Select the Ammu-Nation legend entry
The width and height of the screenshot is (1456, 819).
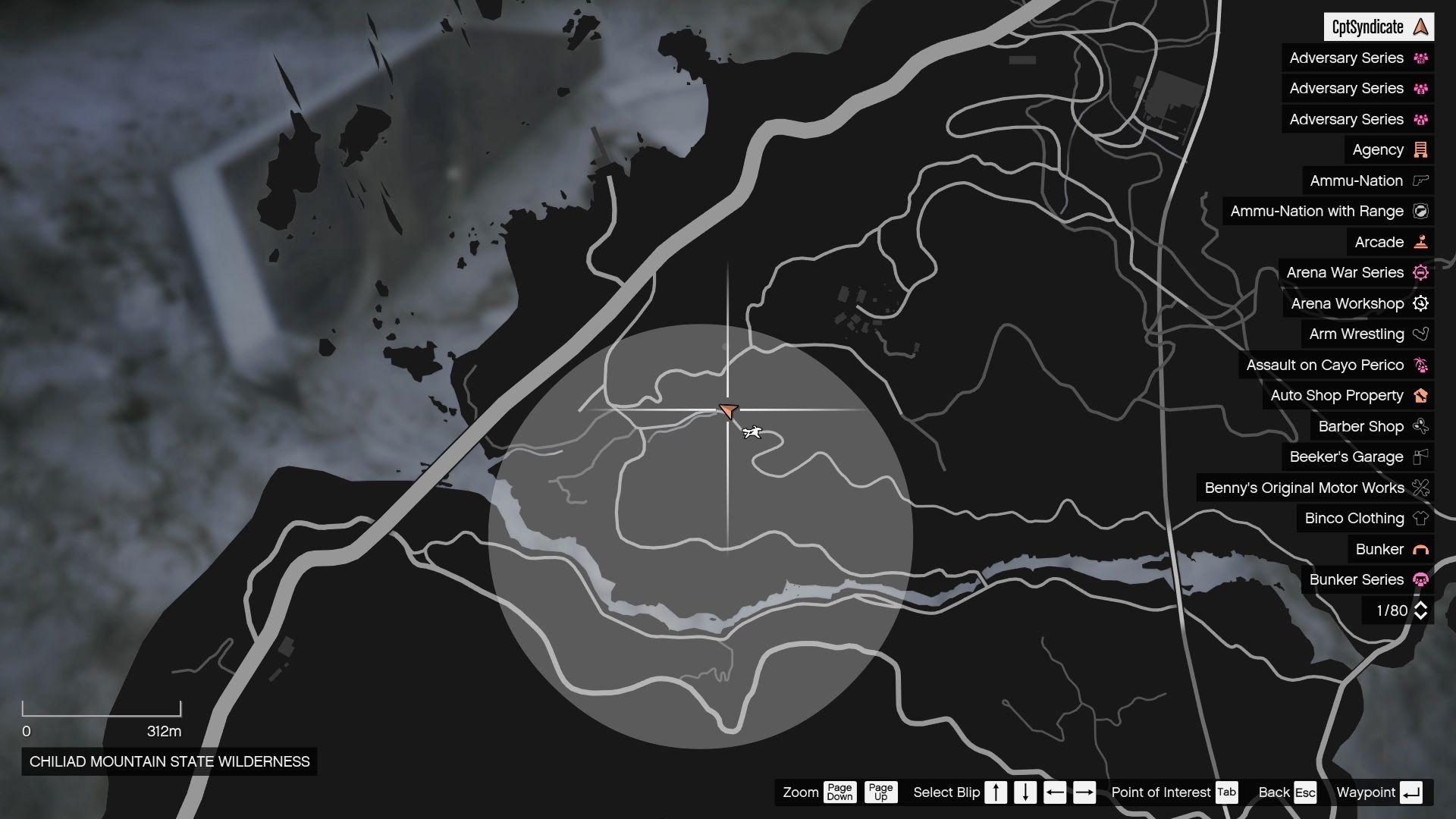(1367, 181)
